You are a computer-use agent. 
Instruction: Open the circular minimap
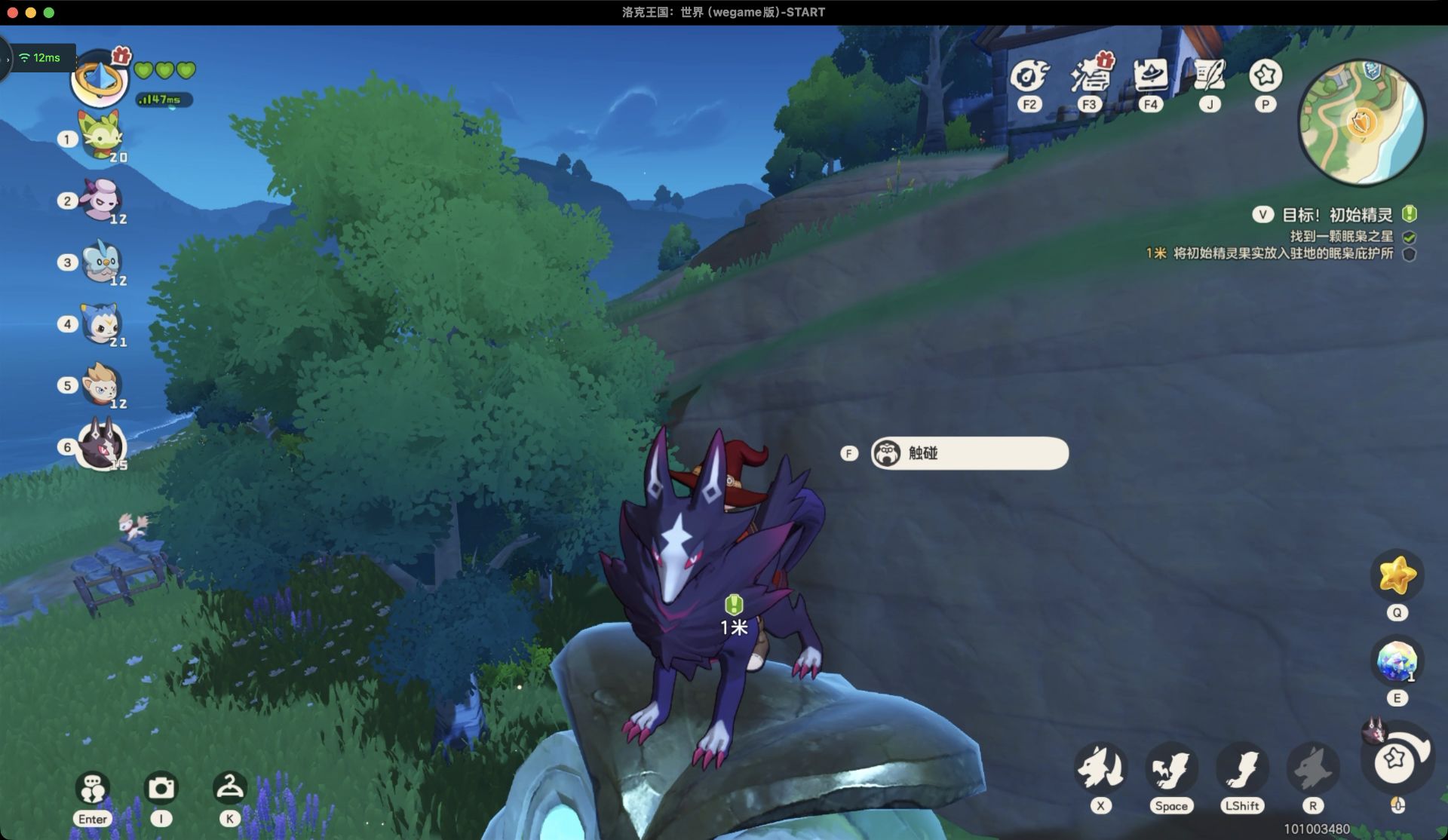(1361, 122)
